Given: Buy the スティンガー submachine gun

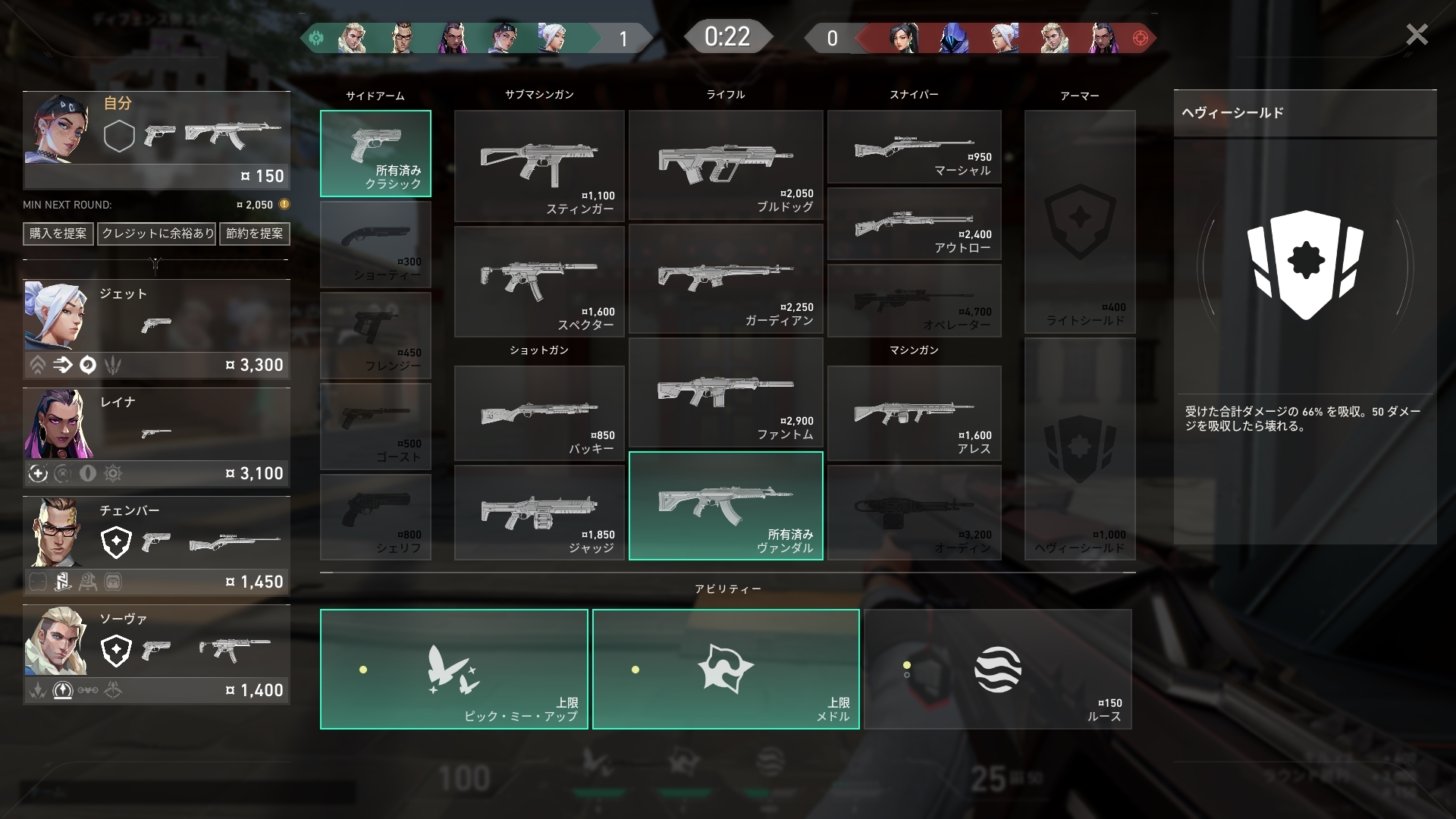Looking at the screenshot, I should point(539,166).
